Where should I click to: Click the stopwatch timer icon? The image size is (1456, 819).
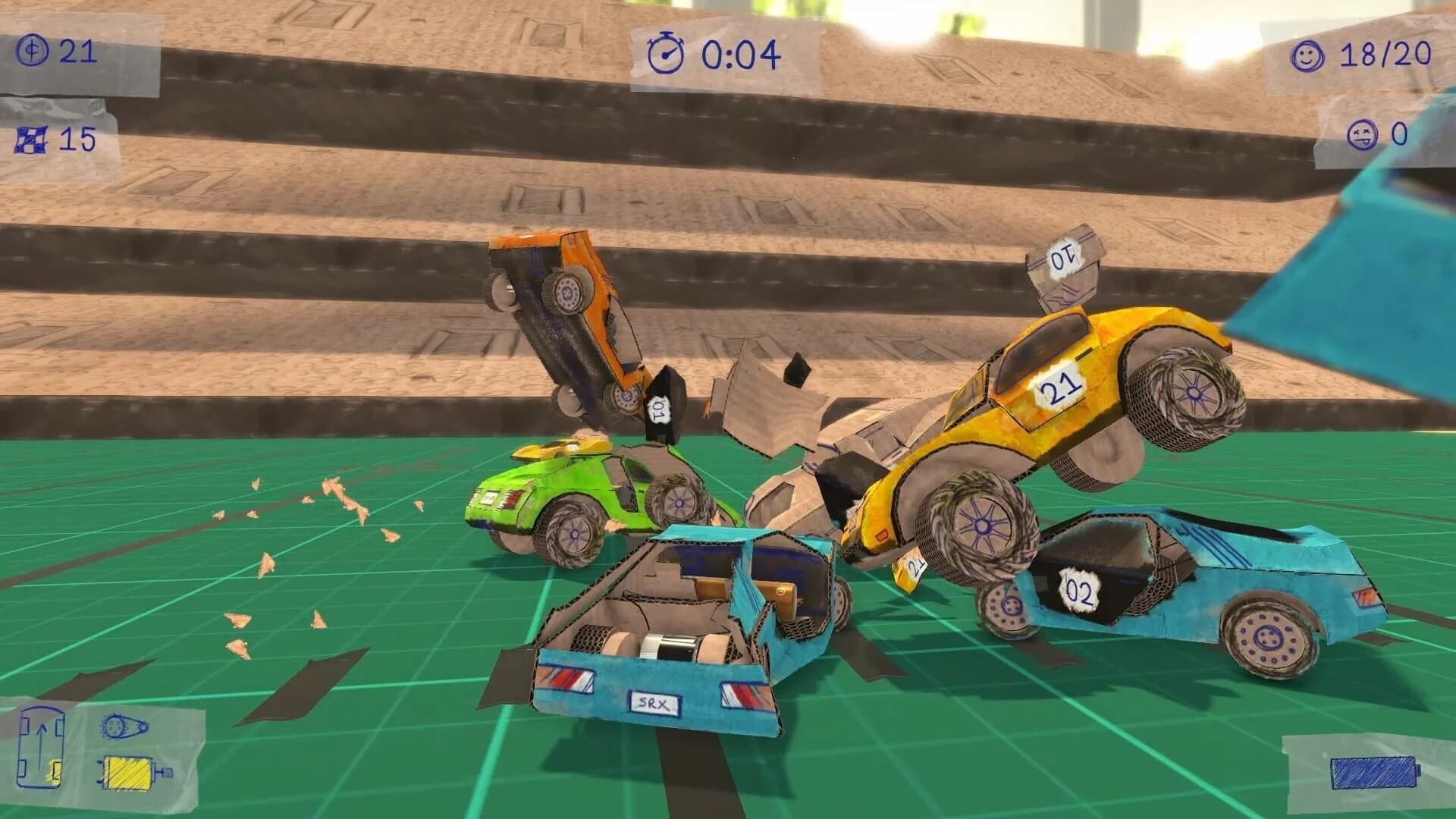[665, 53]
